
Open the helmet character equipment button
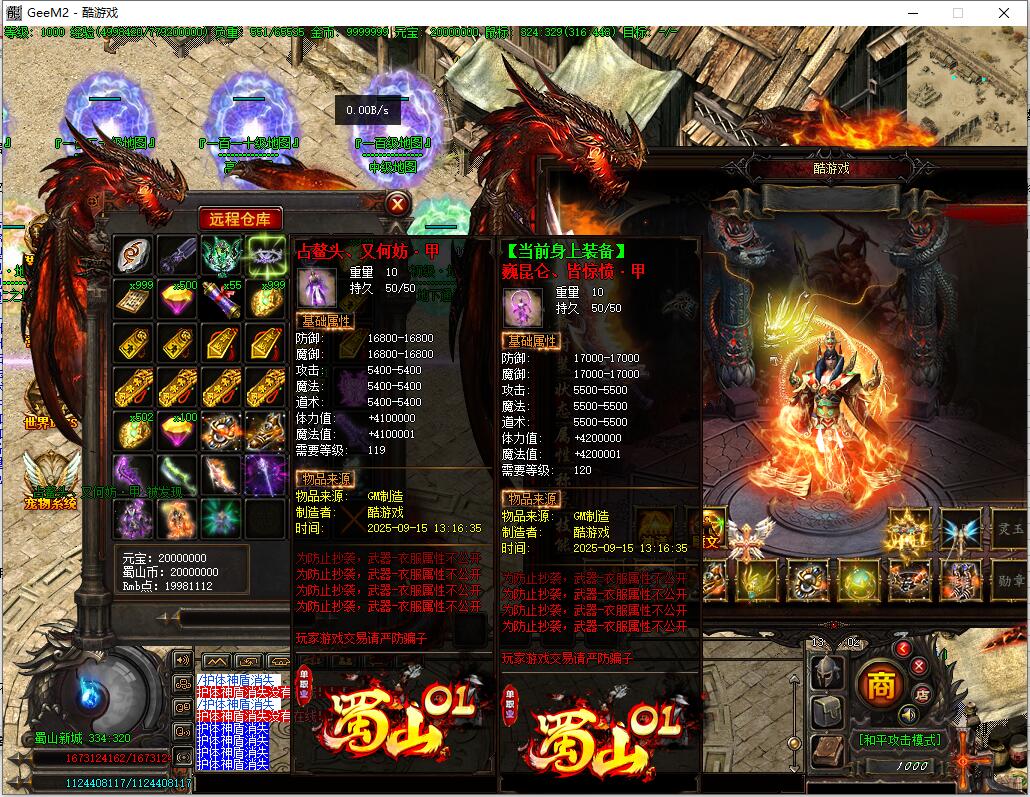pyautogui.click(x=827, y=672)
